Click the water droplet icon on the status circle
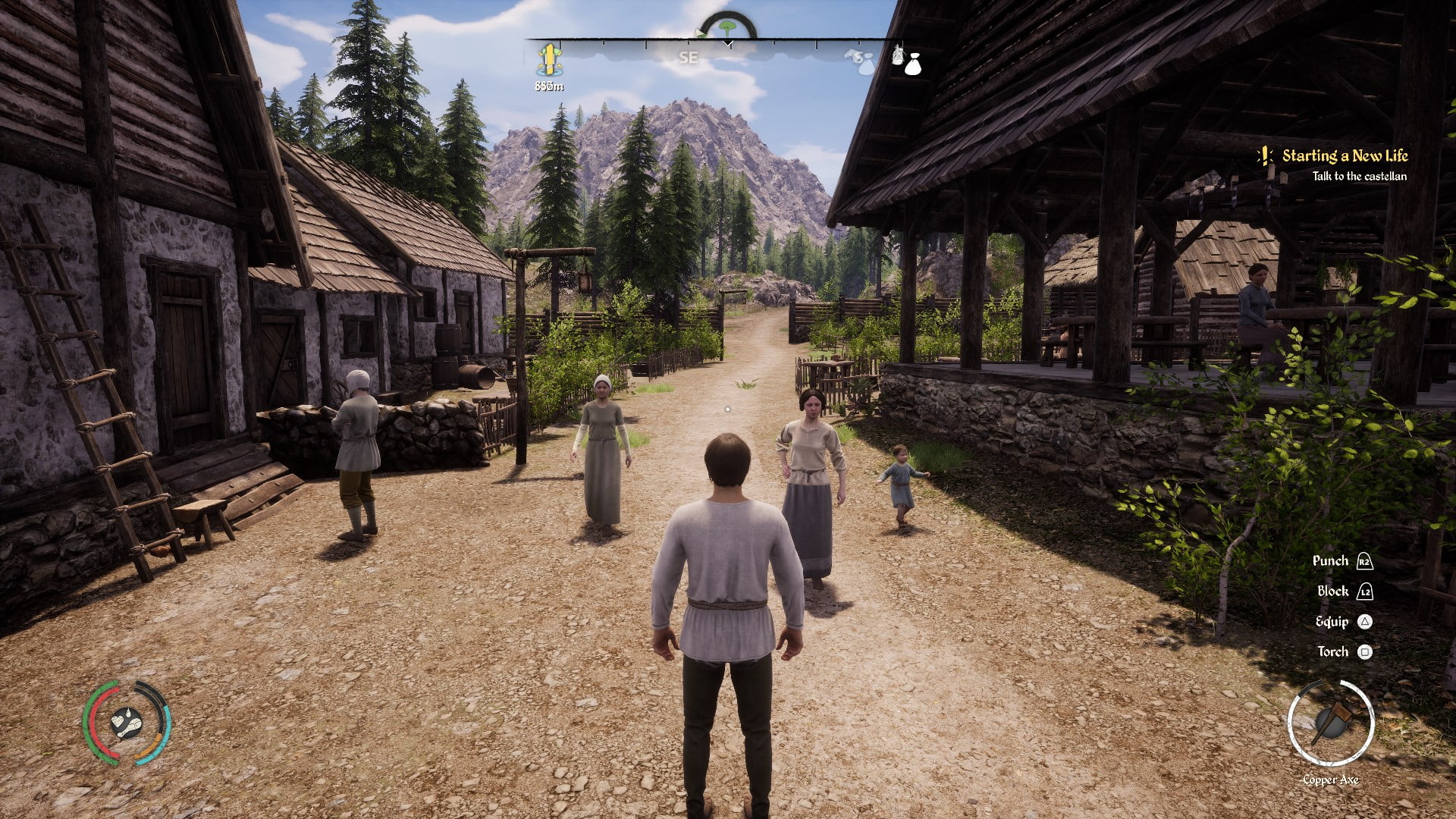 (128, 714)
